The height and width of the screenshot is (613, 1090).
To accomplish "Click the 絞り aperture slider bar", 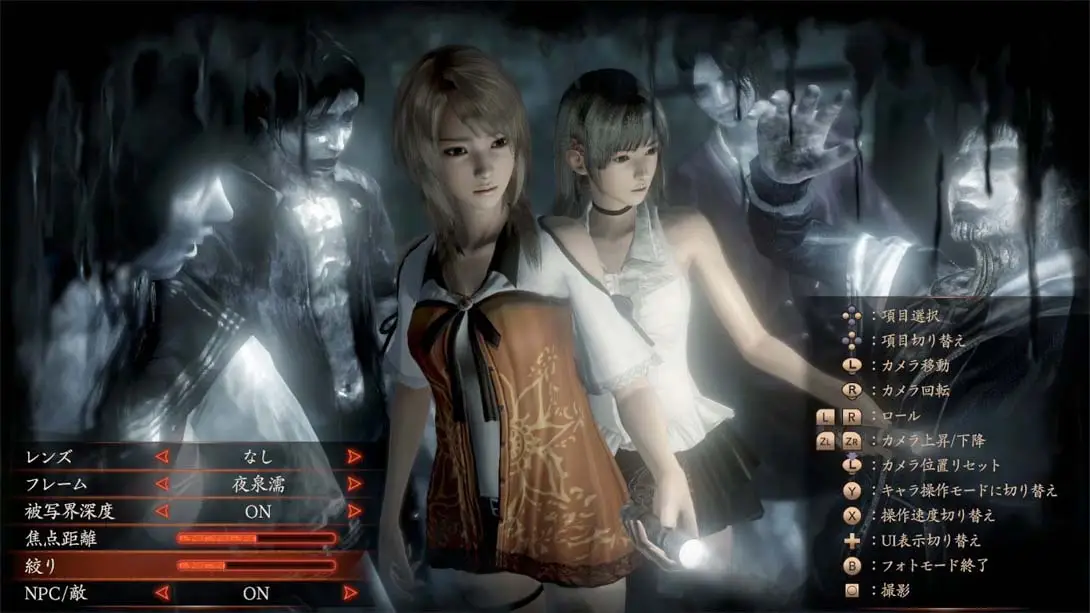I will click(x=256, y=566).
